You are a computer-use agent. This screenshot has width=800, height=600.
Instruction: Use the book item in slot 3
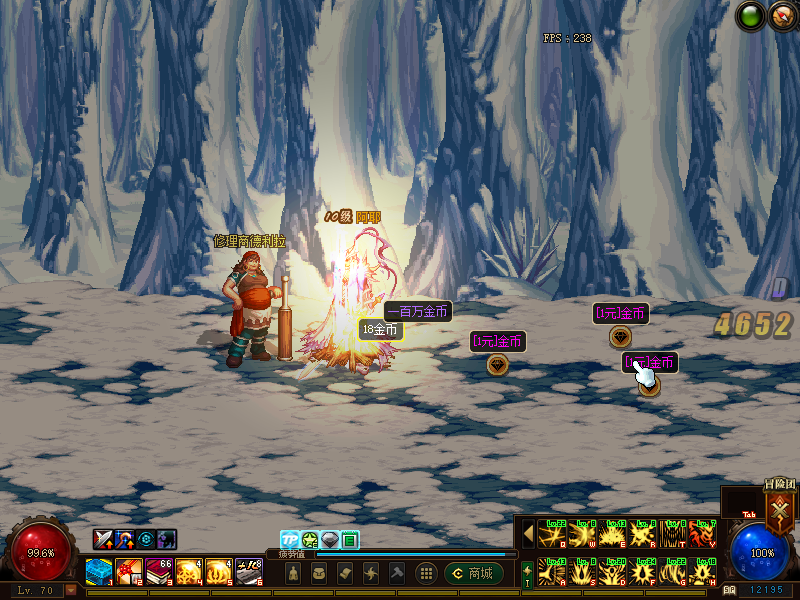[159, 571]
